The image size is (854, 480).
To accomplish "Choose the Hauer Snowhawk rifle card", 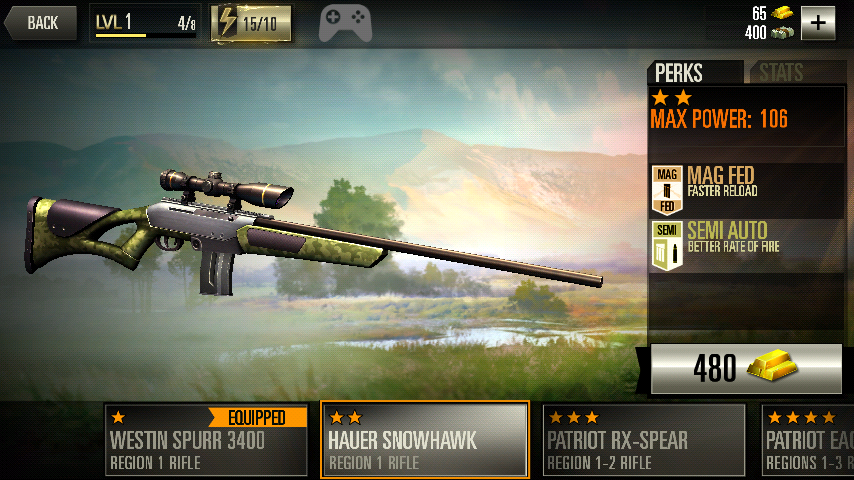I will point(425,439).
